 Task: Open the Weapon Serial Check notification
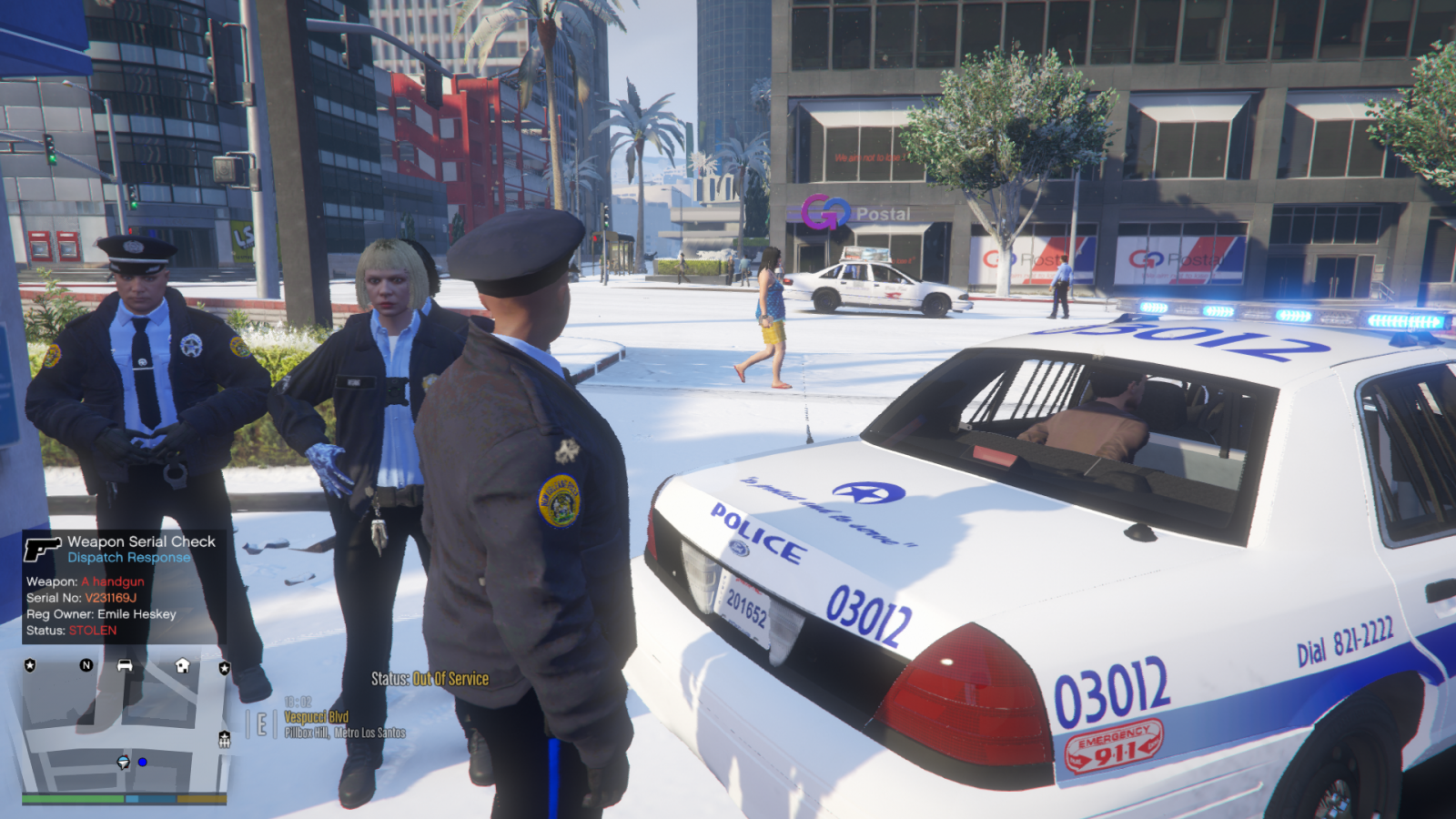pyautogui.click(x=124, y=586)
